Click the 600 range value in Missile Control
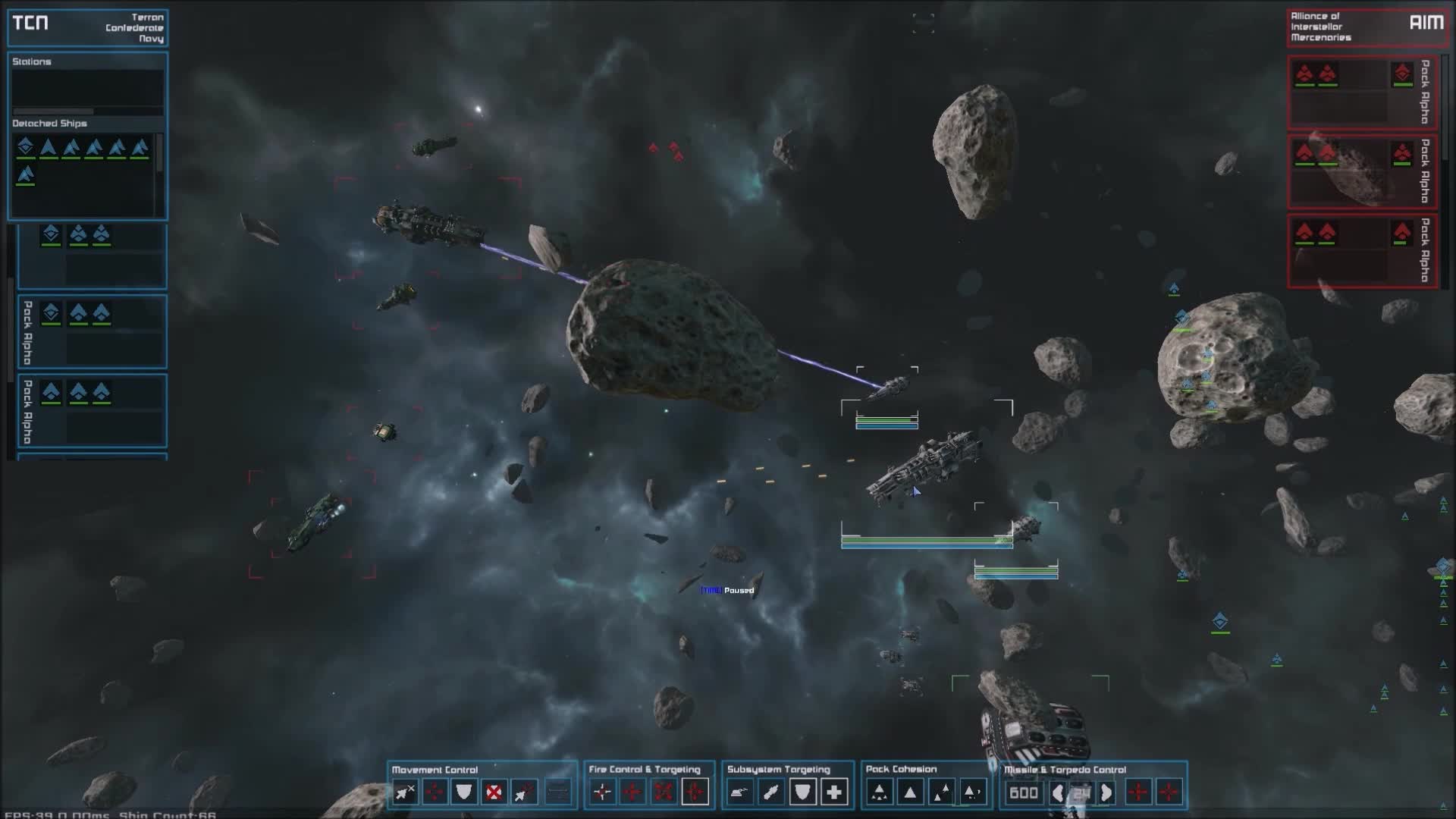The width and height of the screenshot is (1456, 819). (x=1024, y=792)
